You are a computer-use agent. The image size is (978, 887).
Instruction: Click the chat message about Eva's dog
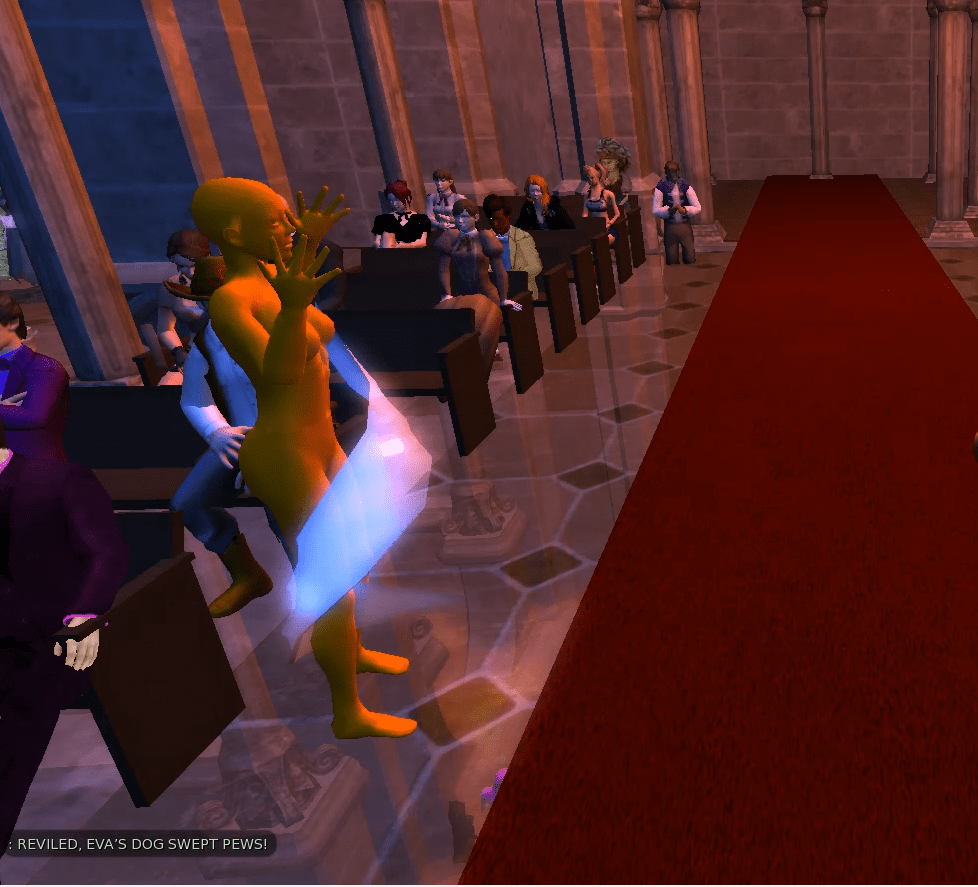coord(140,845)
